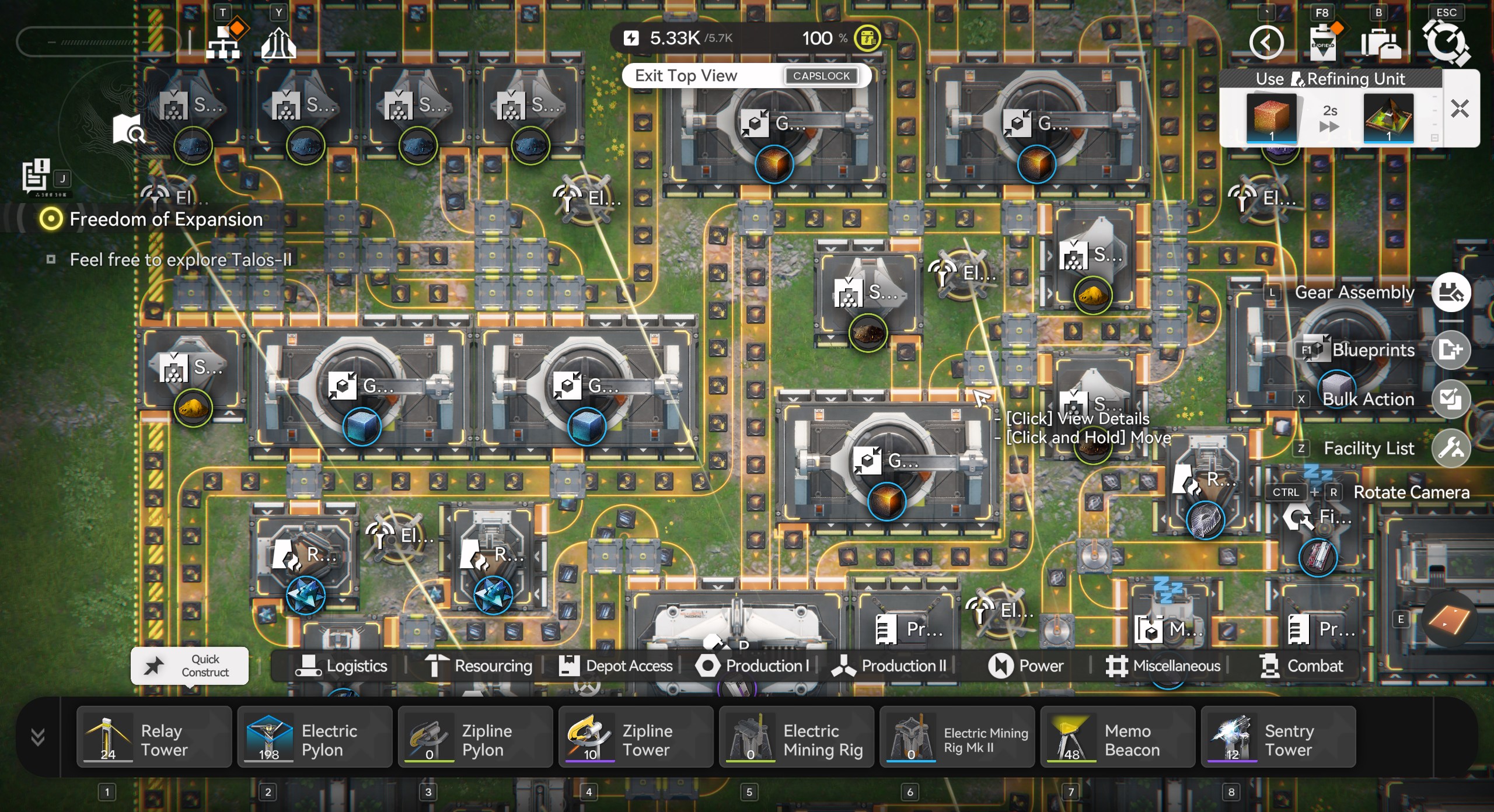Close the Refining Unit recipe panel
1494x812 pixels.
[1460, 109]
